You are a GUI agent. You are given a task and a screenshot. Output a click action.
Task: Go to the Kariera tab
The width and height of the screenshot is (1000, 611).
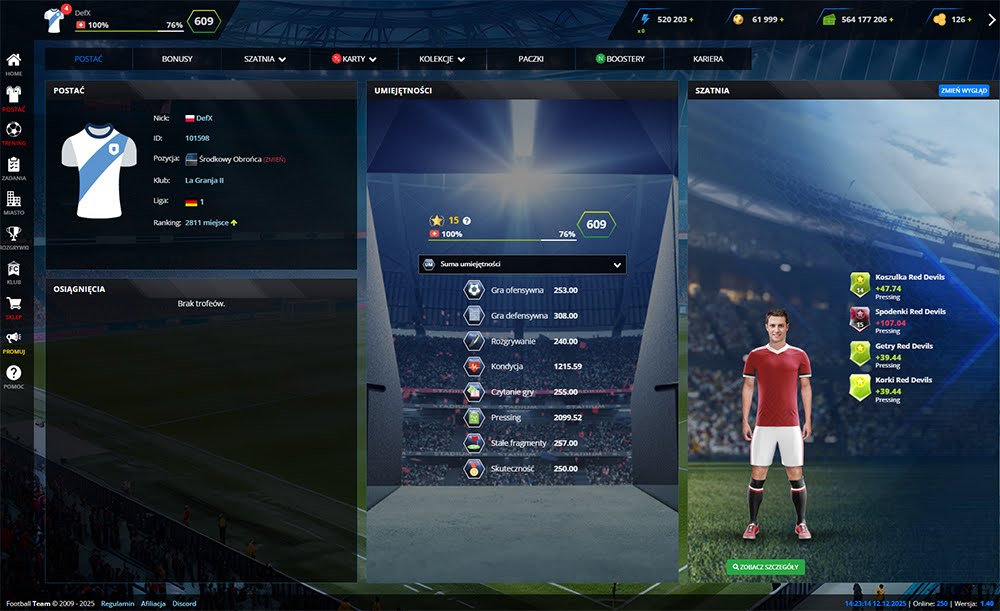pyautogui.click(x=708, y=59)
